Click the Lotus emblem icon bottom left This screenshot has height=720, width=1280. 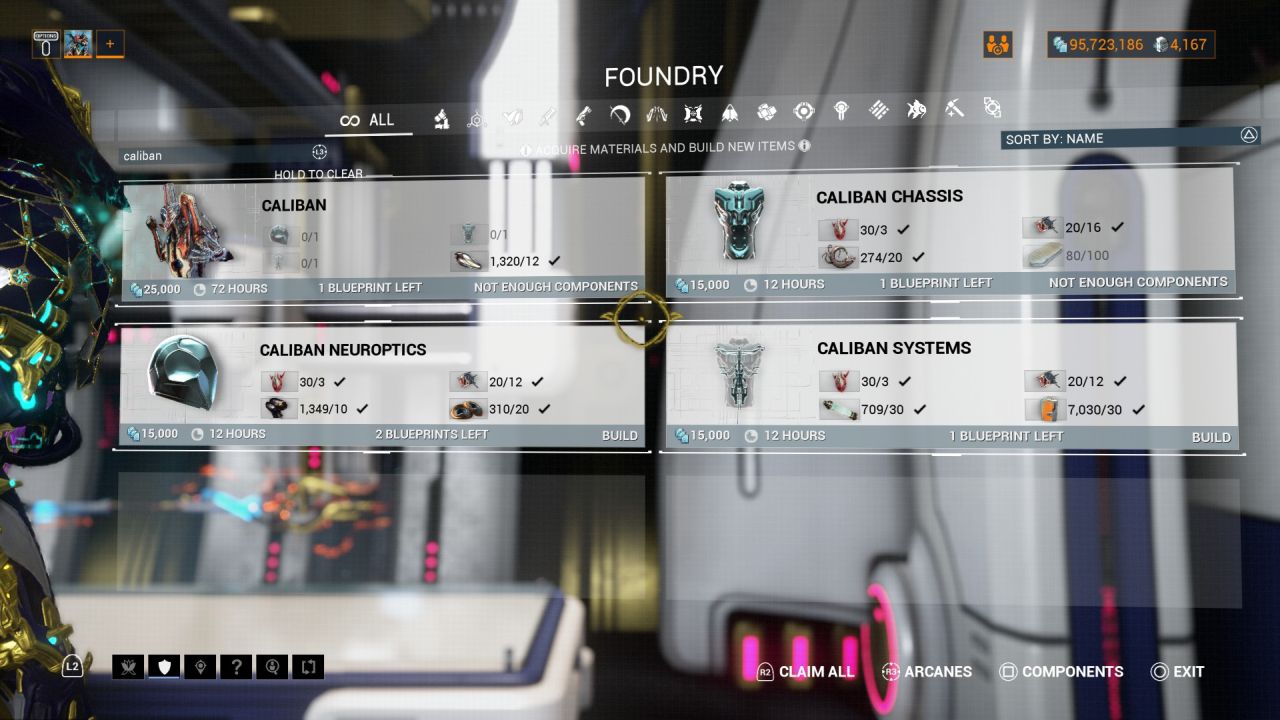pyautogui.click(x=127, y=667)
